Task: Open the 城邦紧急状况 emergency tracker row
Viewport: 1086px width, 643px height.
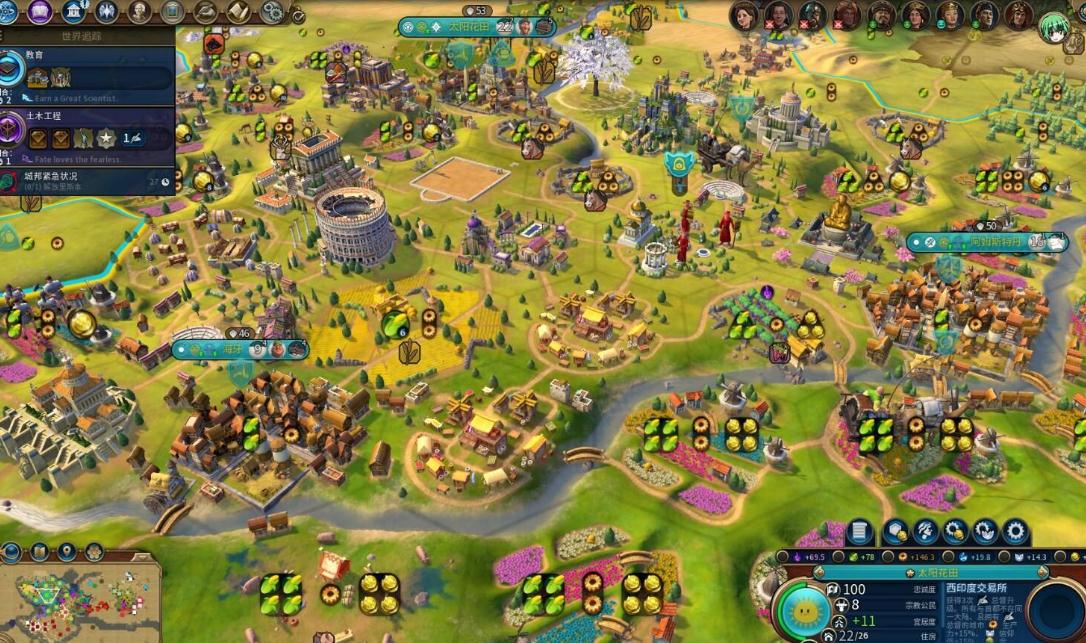Action: [x=90, y=180]
